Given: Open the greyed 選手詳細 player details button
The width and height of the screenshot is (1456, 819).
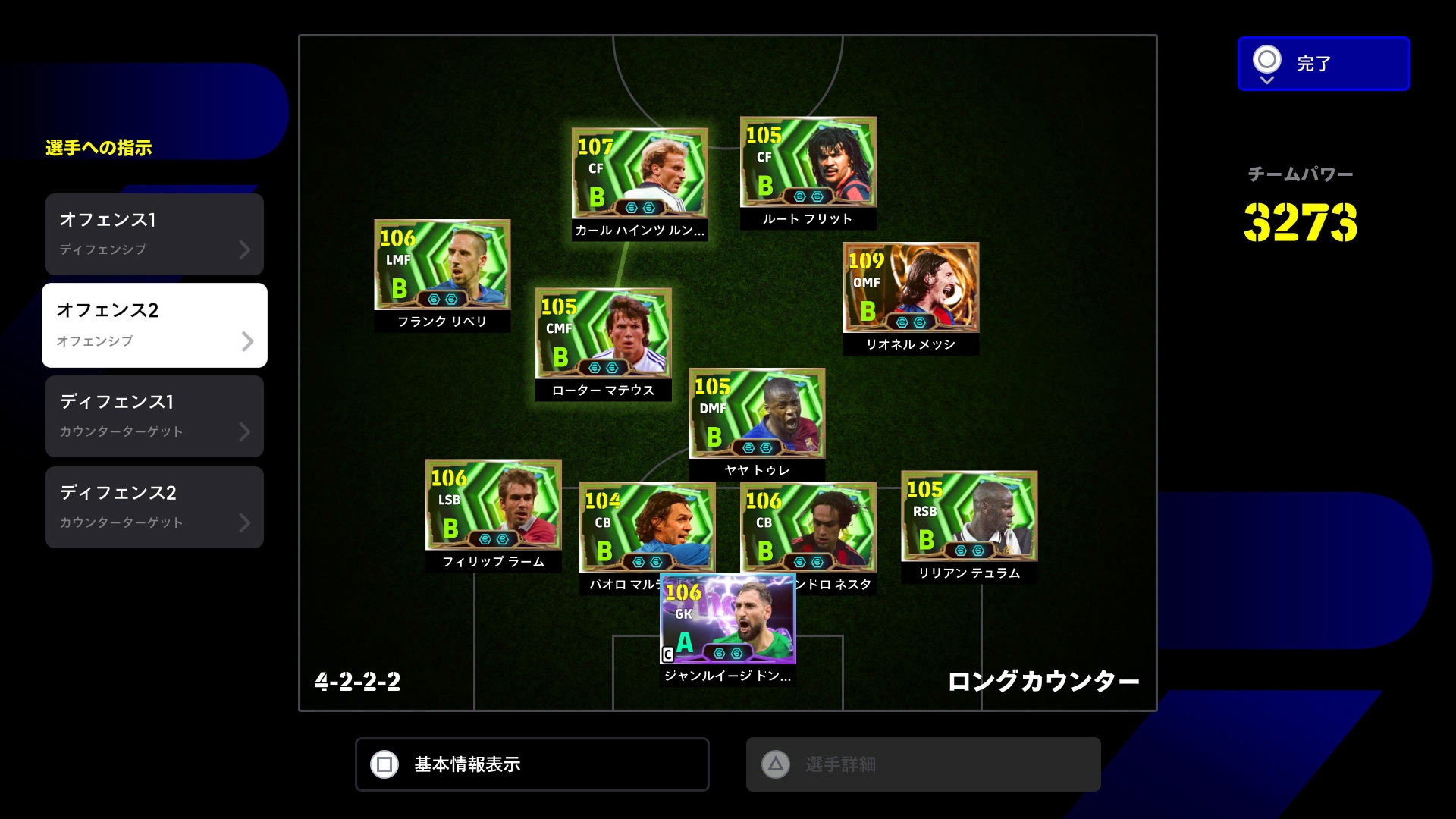Looking at the screenshot, I should click(x=923, y=764).
